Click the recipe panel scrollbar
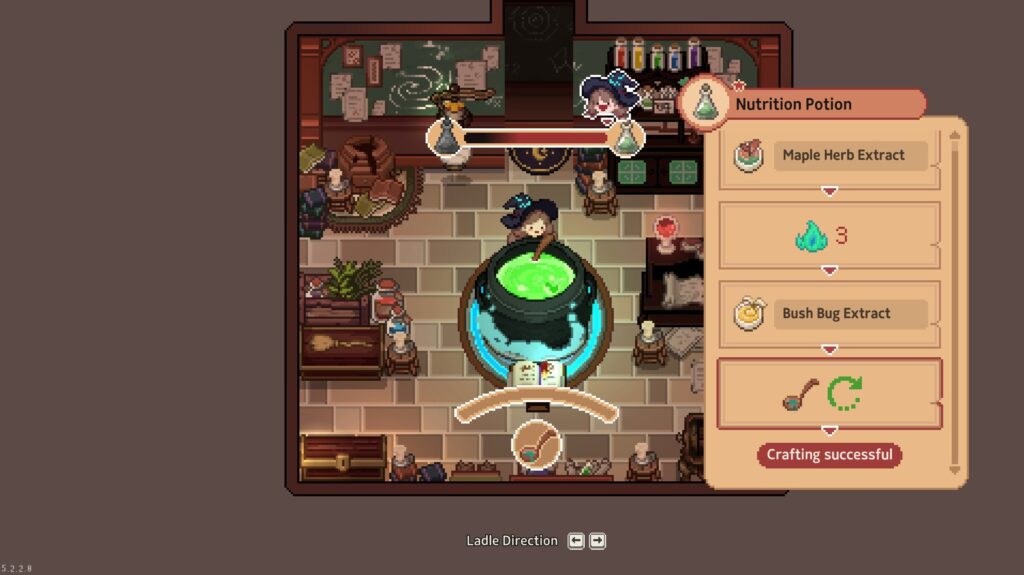 coord(954,300)
